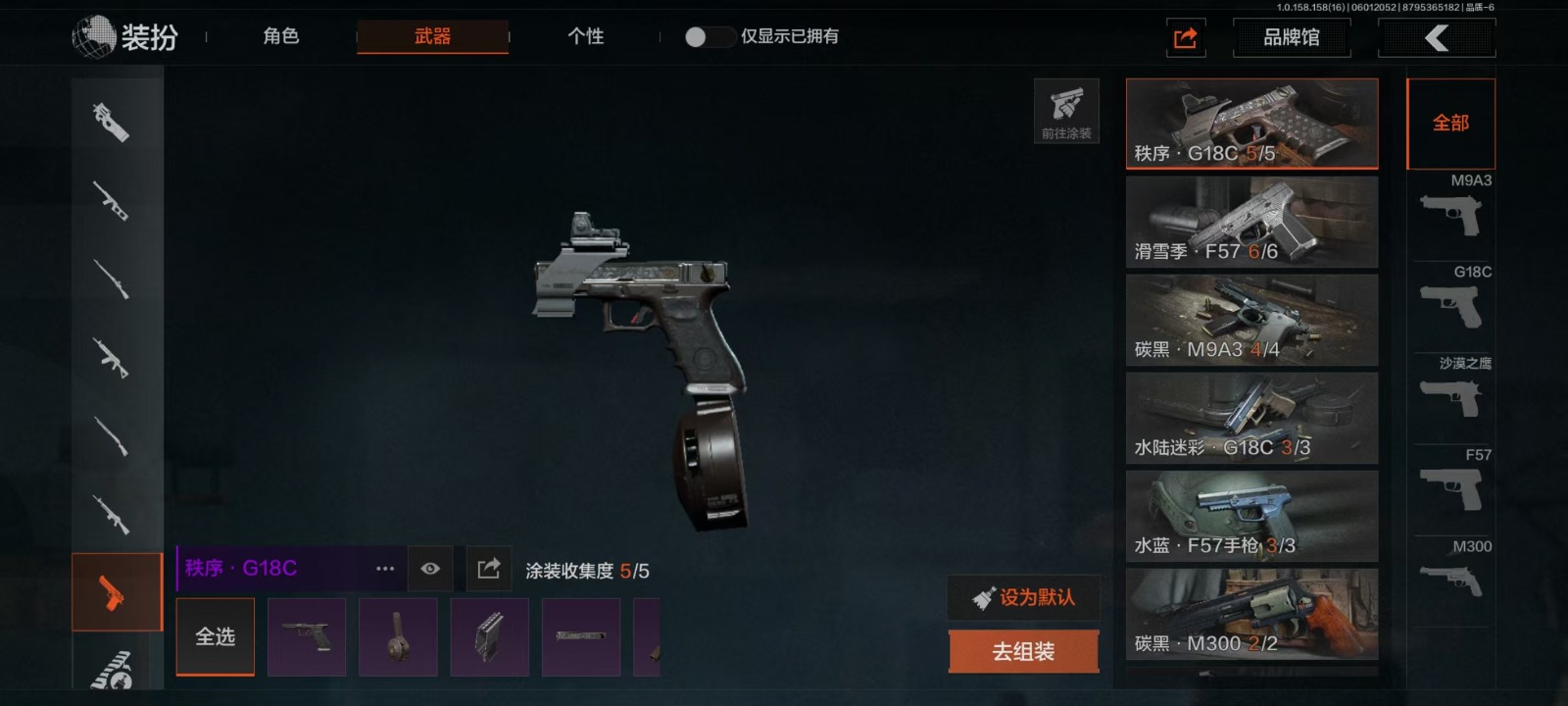The height and width of the screenshot is (706, 1568).
Task: Go back with the arrow button
Action: [x=1436, y=38]
